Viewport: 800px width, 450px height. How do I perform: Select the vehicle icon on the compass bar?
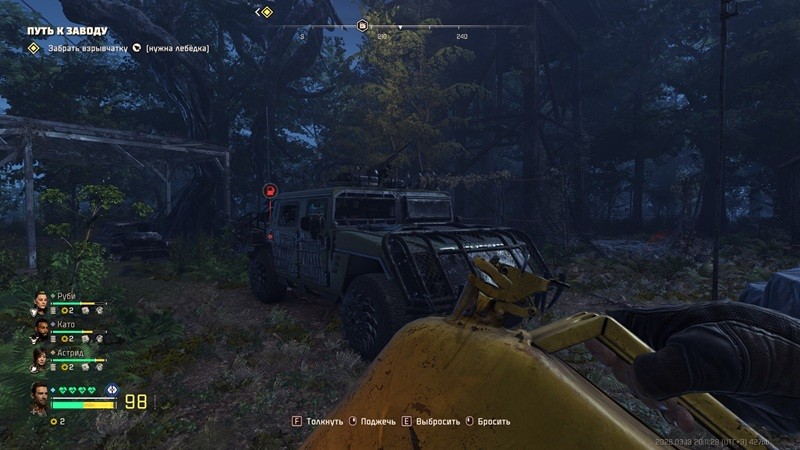coord(363,25)
